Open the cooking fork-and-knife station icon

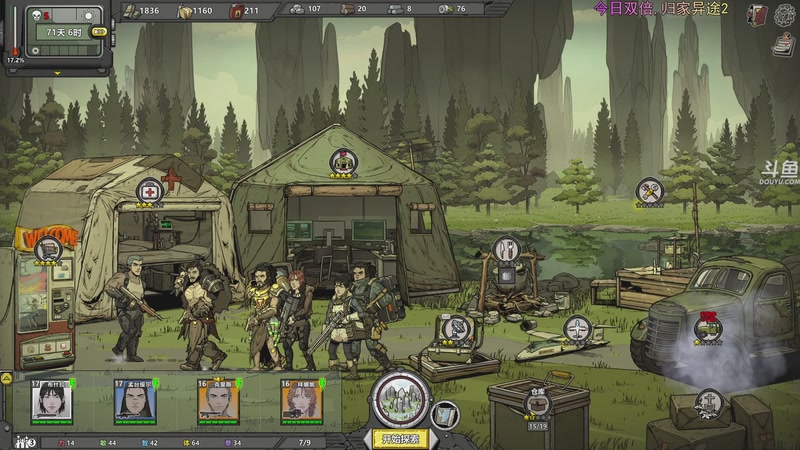pos(507,249)
